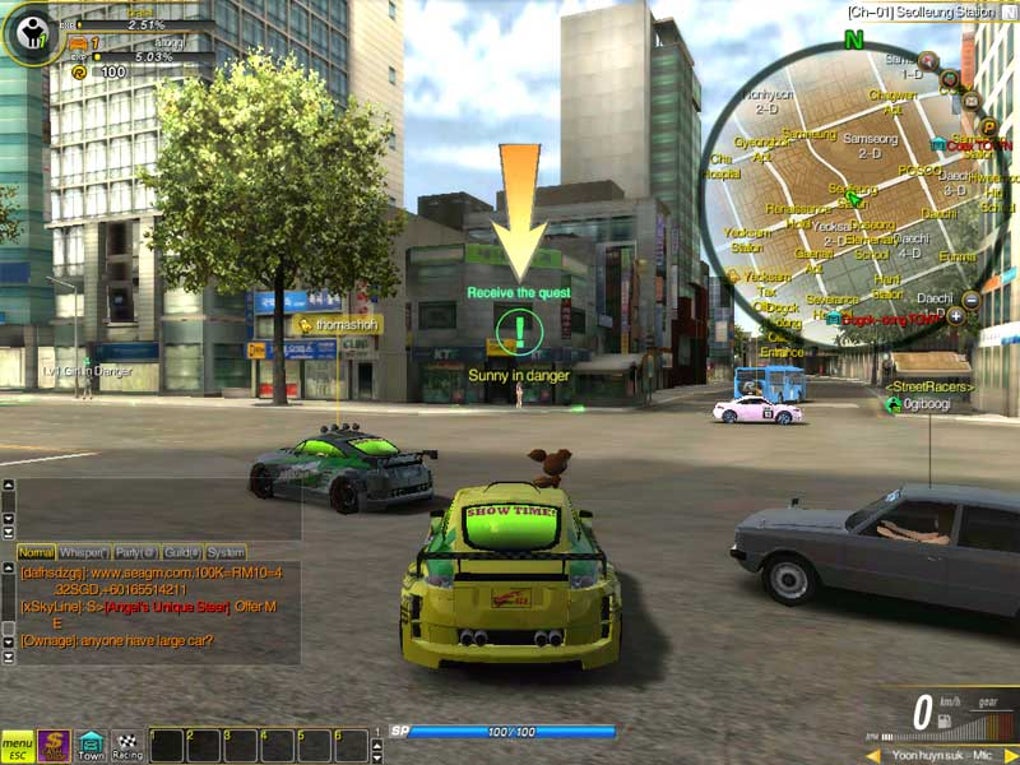Zoom out the minimap with minus button
This screenshot has width=1020, height=765.
point(970,299)
